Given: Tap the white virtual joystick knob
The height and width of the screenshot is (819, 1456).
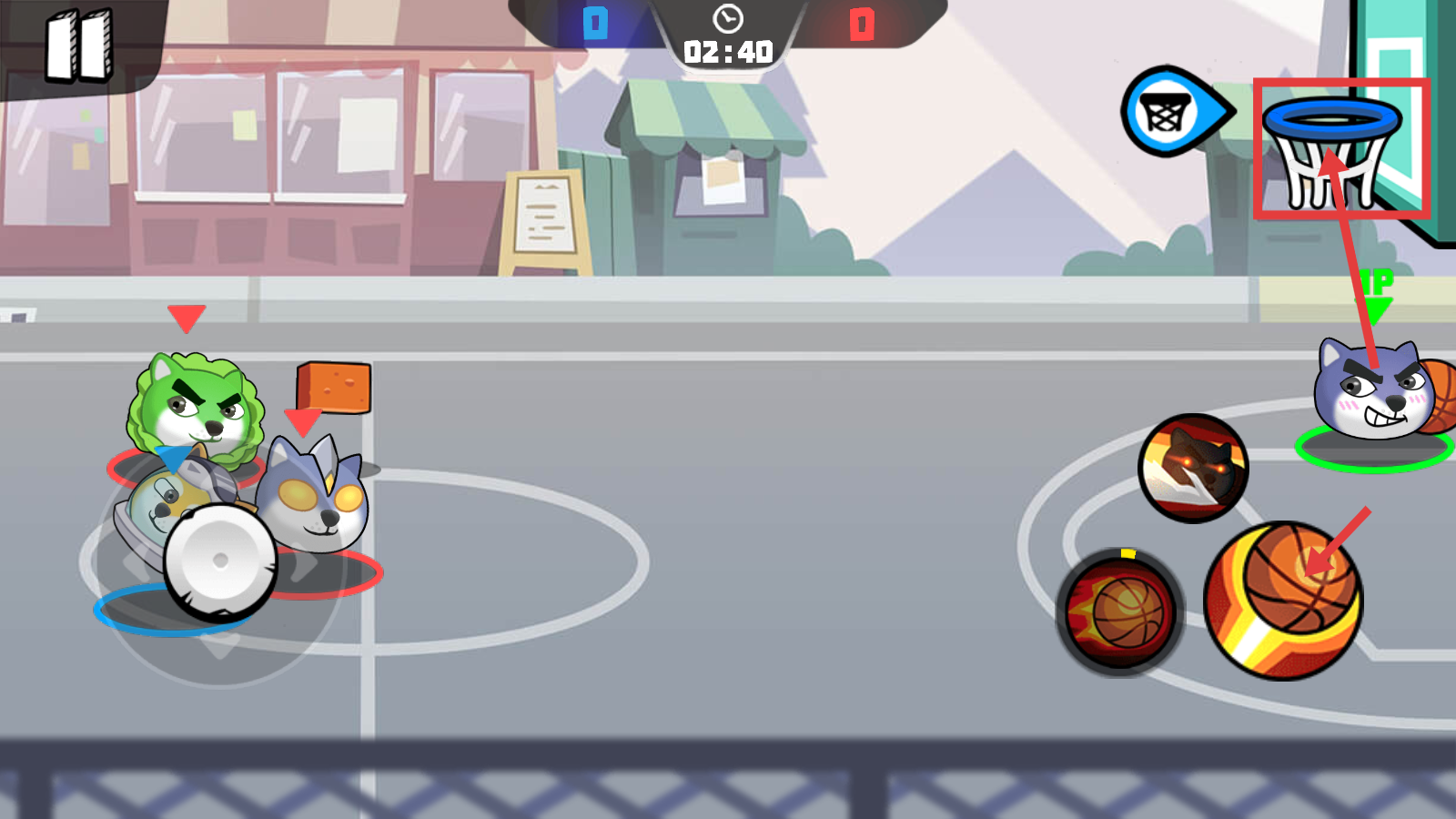Looking at the screenshot, I should 219,561.
